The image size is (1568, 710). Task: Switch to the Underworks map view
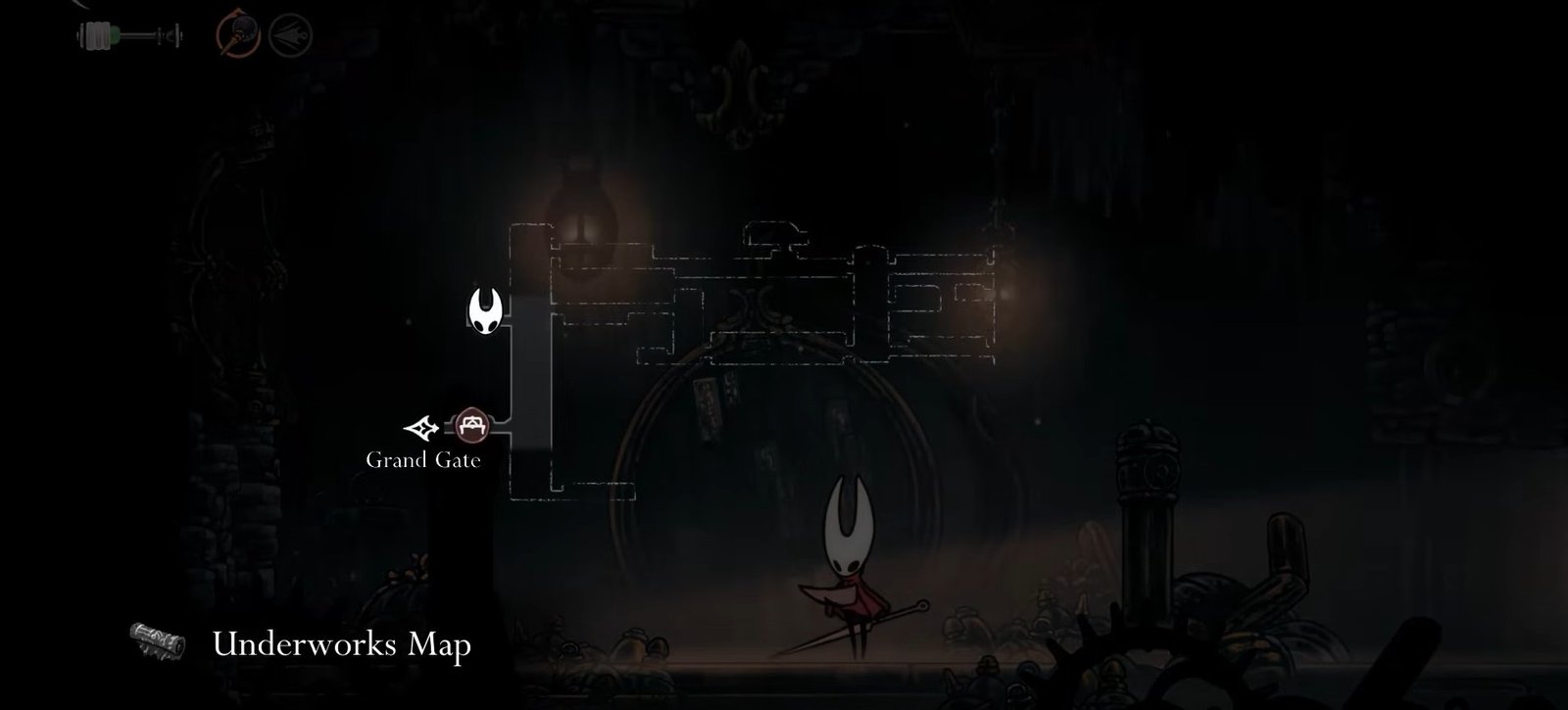343,644
